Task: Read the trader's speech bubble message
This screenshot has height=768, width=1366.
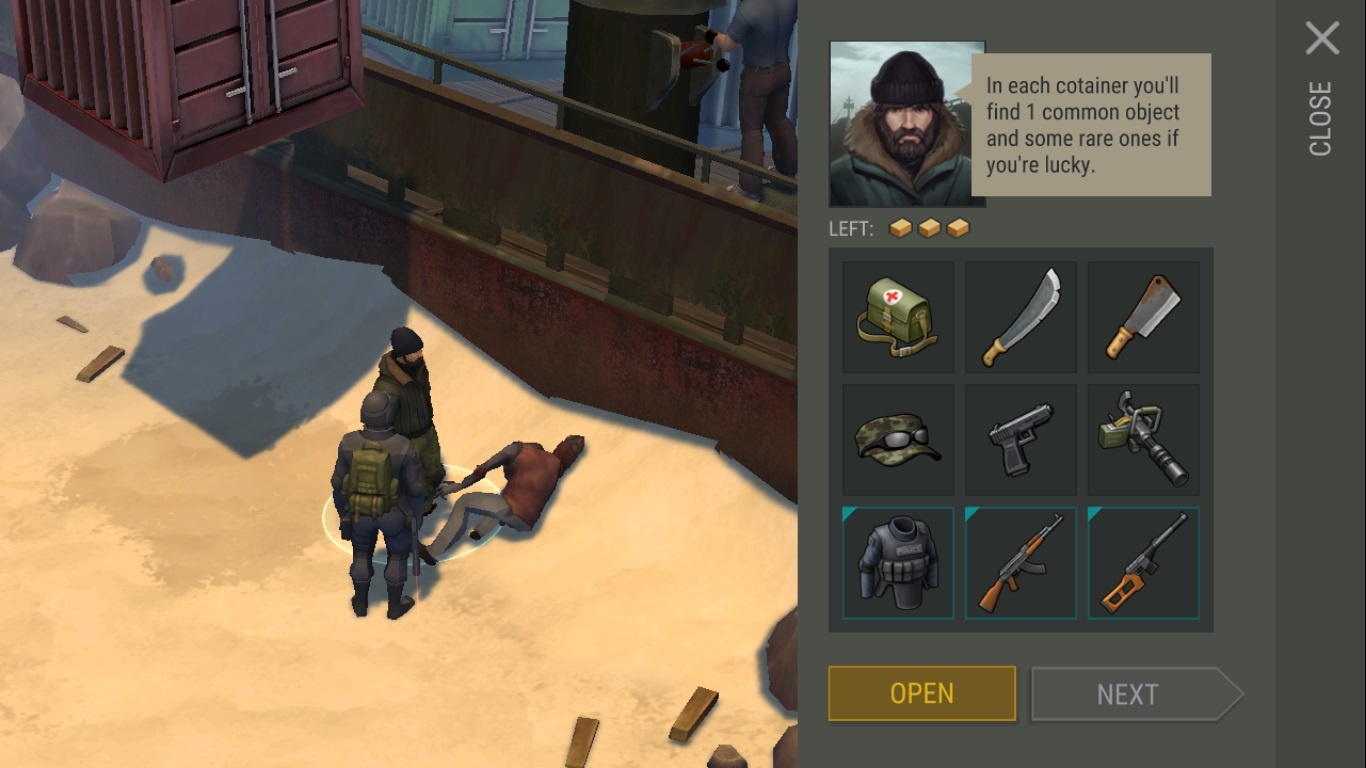Action: pos(1090,123)
